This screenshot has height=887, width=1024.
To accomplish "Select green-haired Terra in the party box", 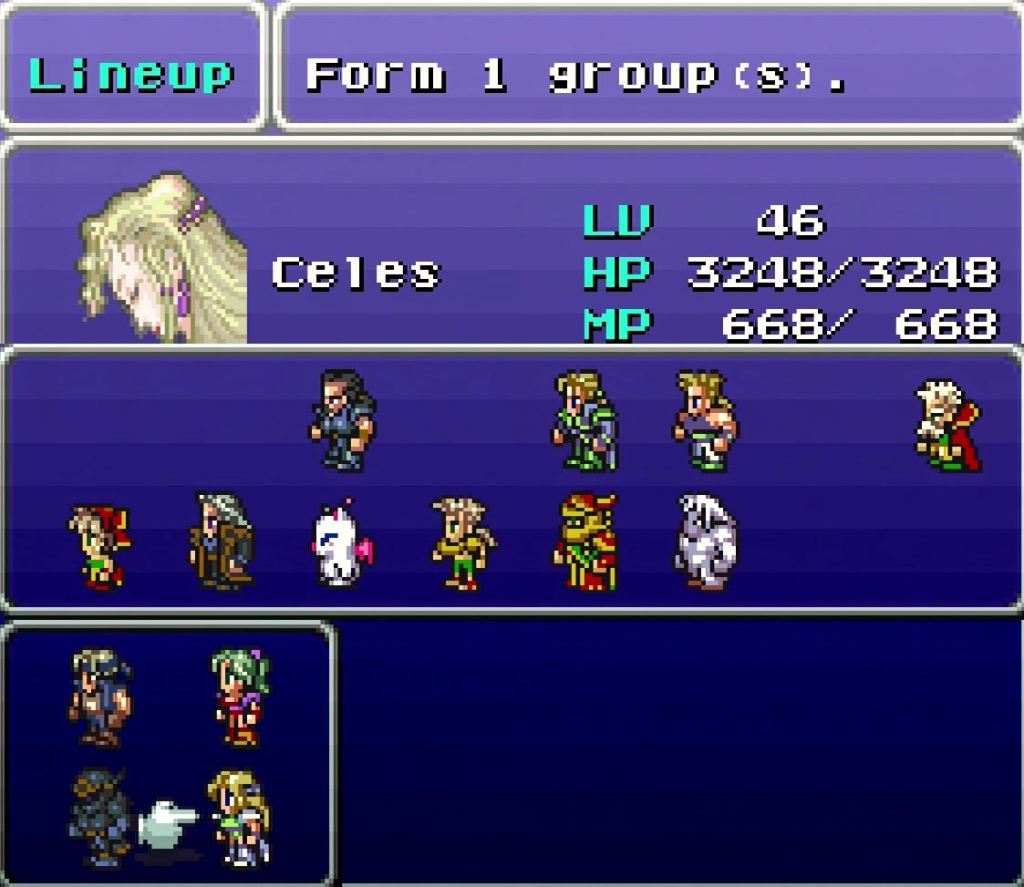I will (240, 697).
